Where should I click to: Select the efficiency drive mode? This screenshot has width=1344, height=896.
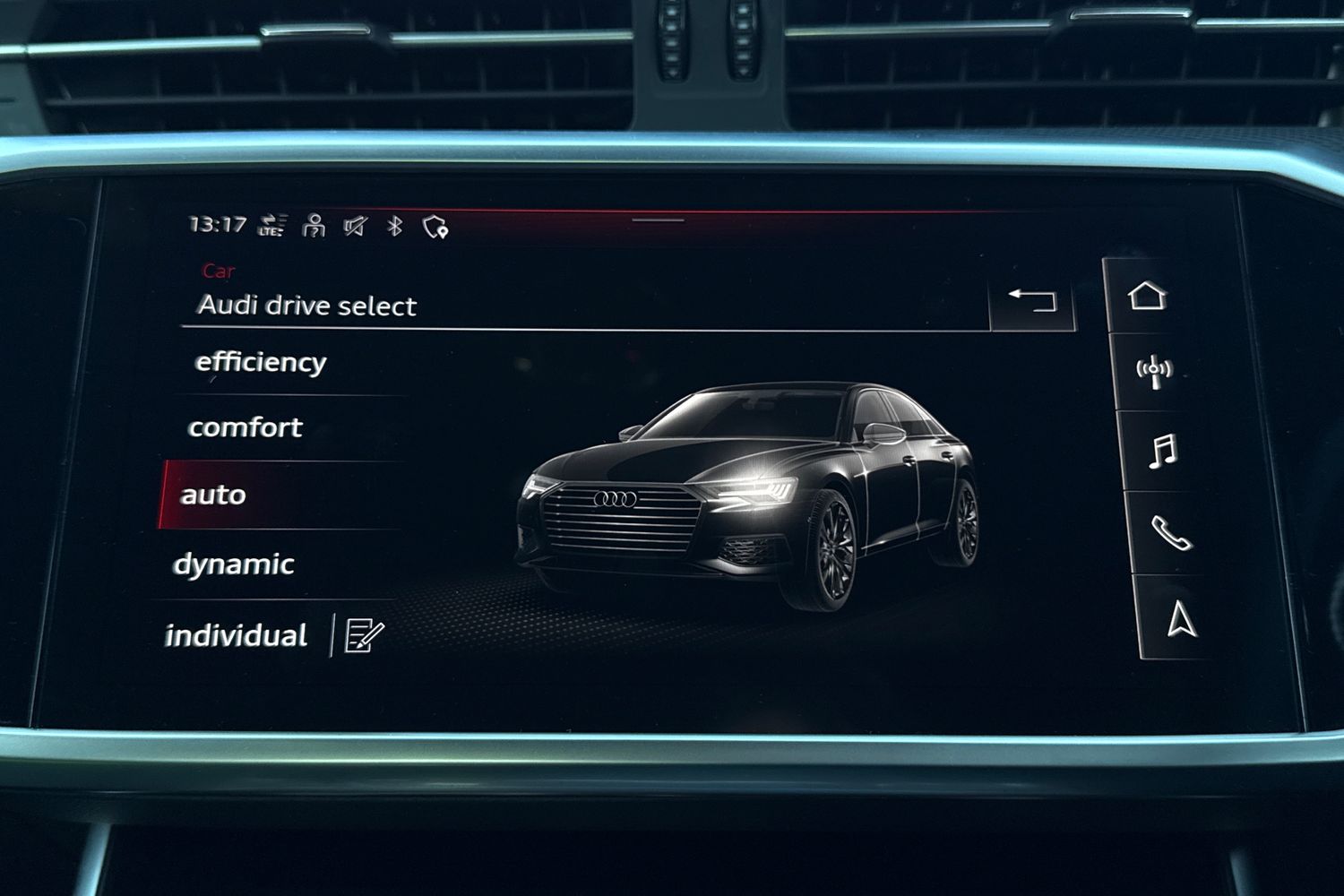click(261, 362)
